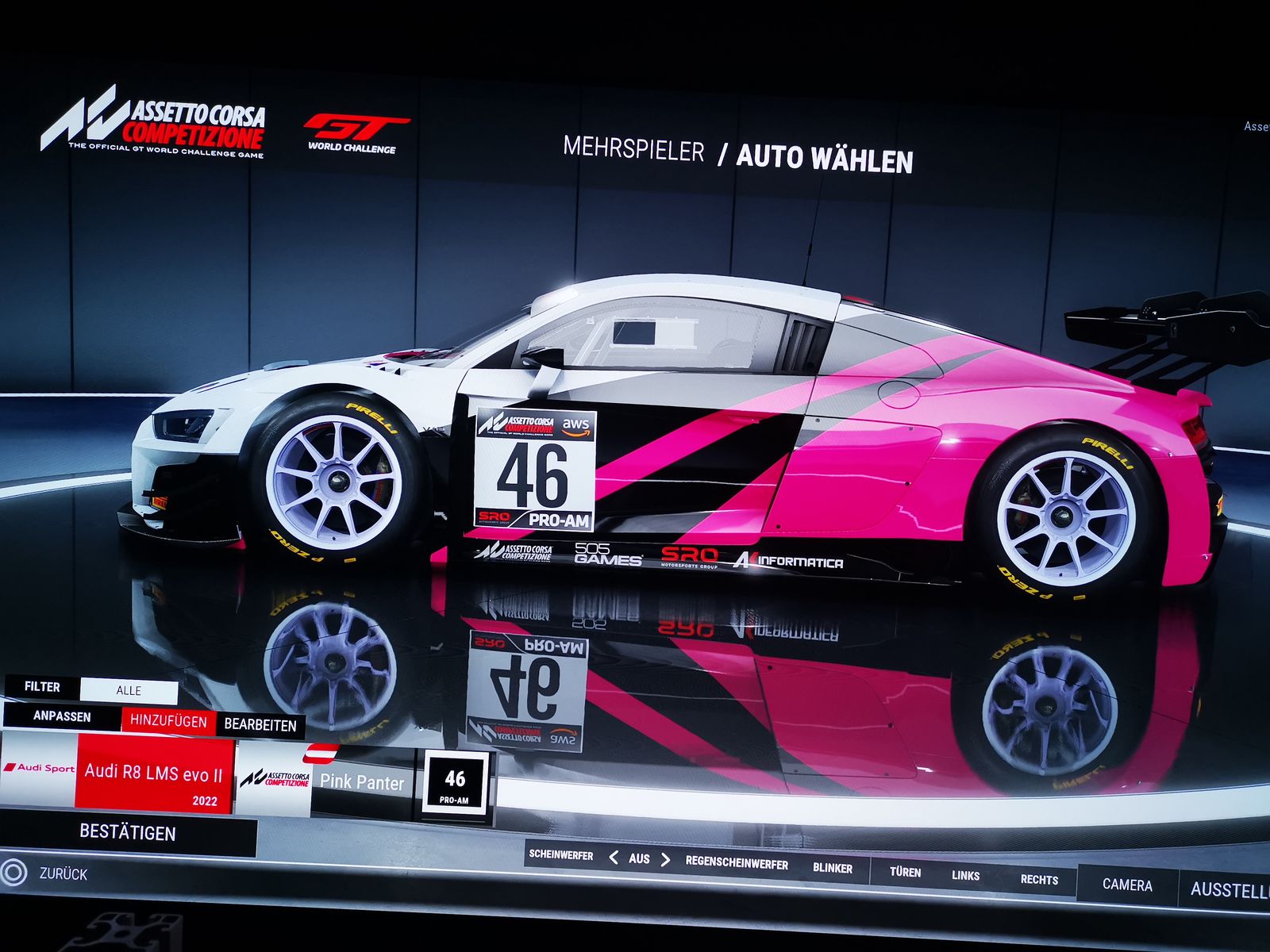This screenshot has height=952, width=1270.
Task: Open the filter dropdown showing Alle
Action: [x=129, y=690]
